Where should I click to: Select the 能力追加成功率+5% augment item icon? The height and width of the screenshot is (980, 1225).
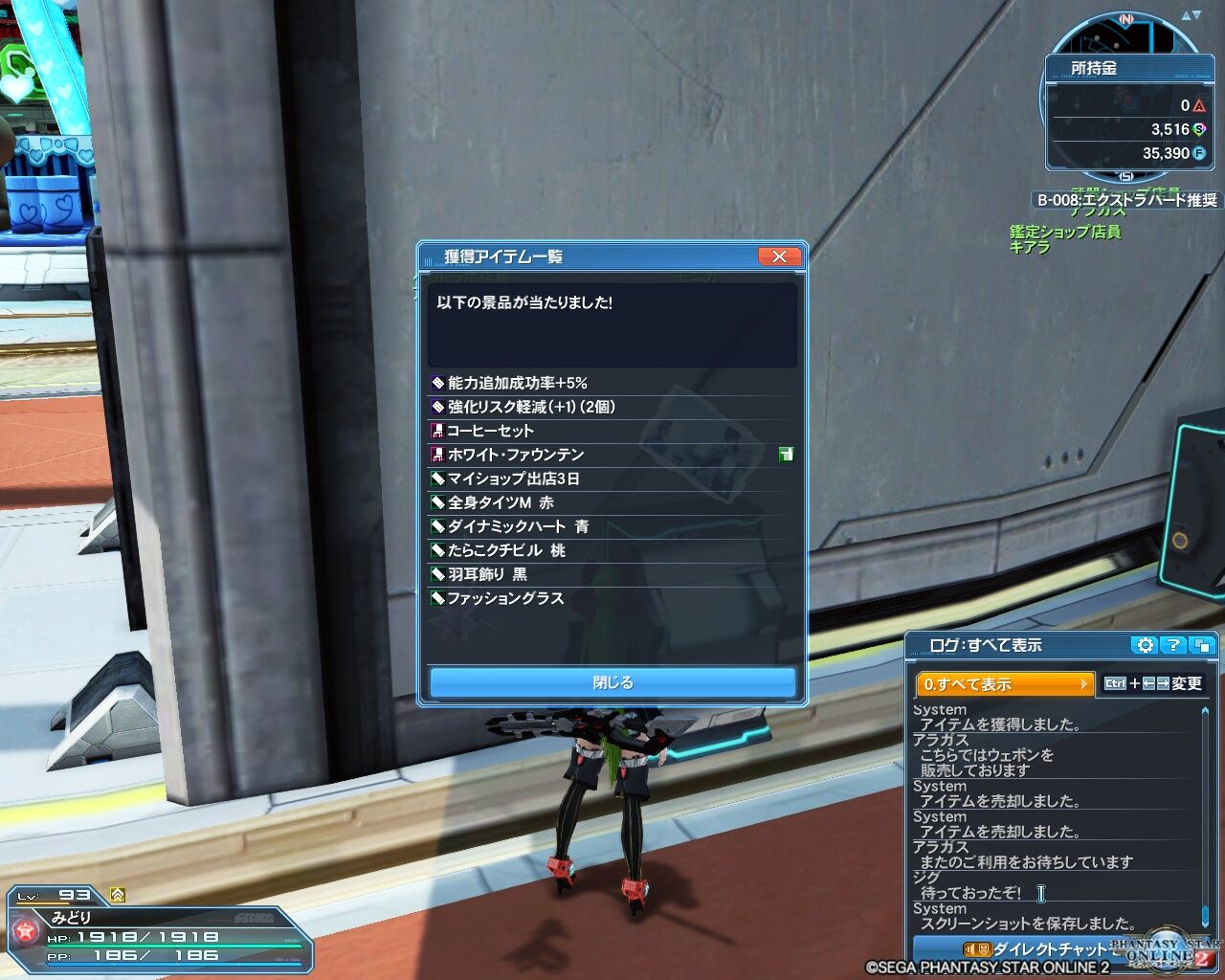coord(438,383)
